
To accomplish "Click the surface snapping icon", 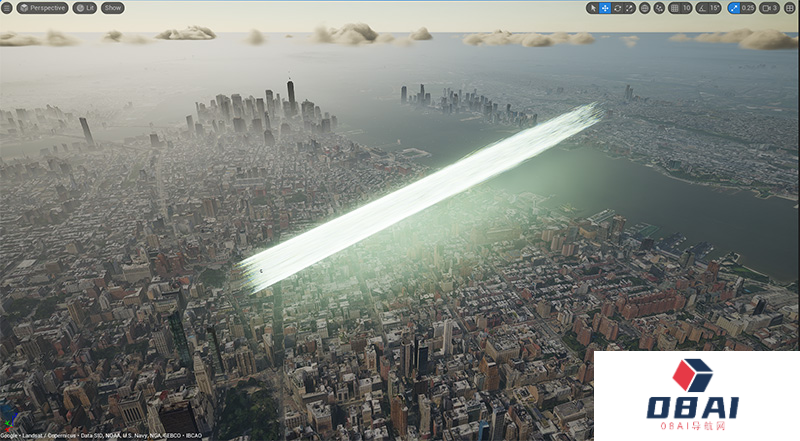I will (659, 8).
